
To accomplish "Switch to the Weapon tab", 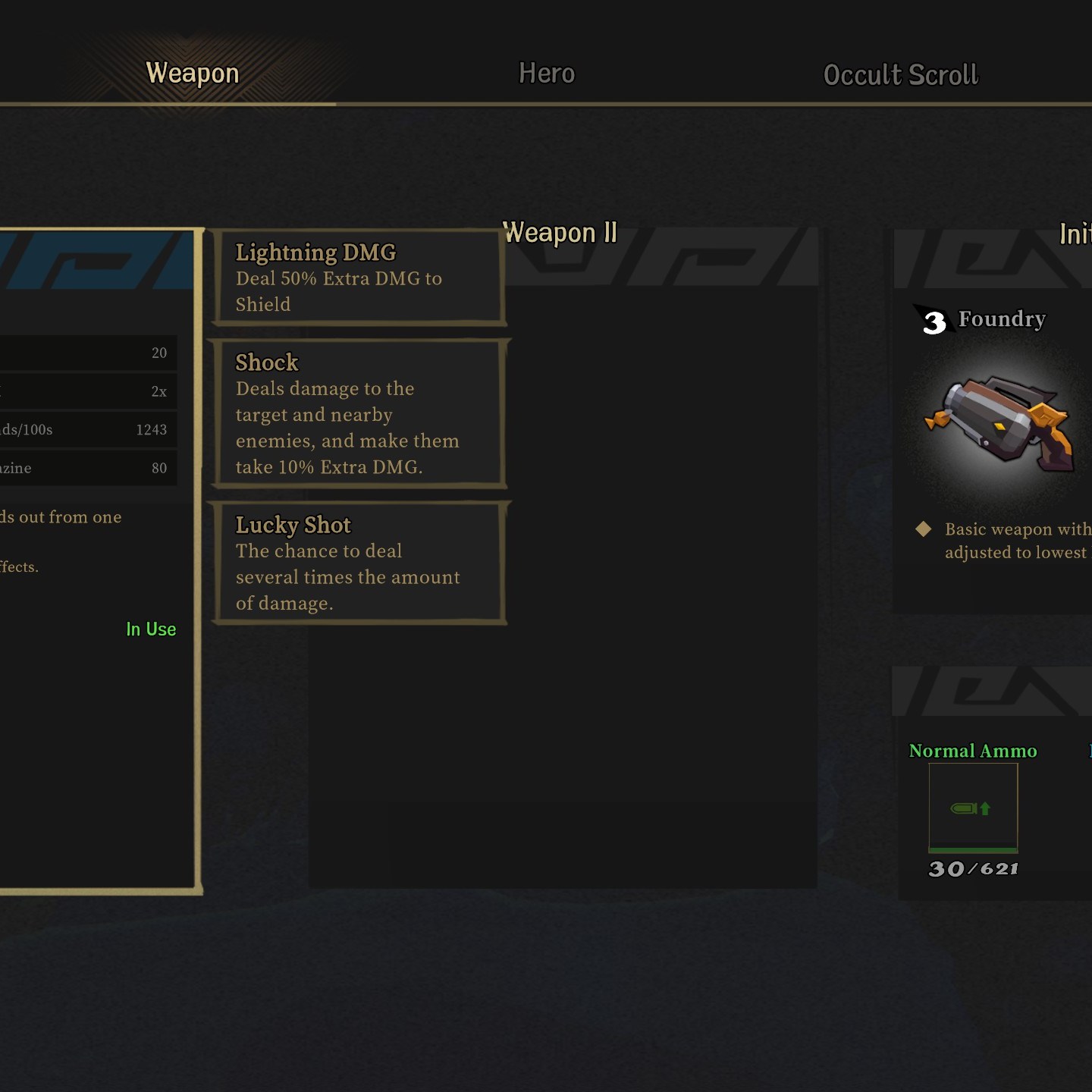I will point(193,74).
